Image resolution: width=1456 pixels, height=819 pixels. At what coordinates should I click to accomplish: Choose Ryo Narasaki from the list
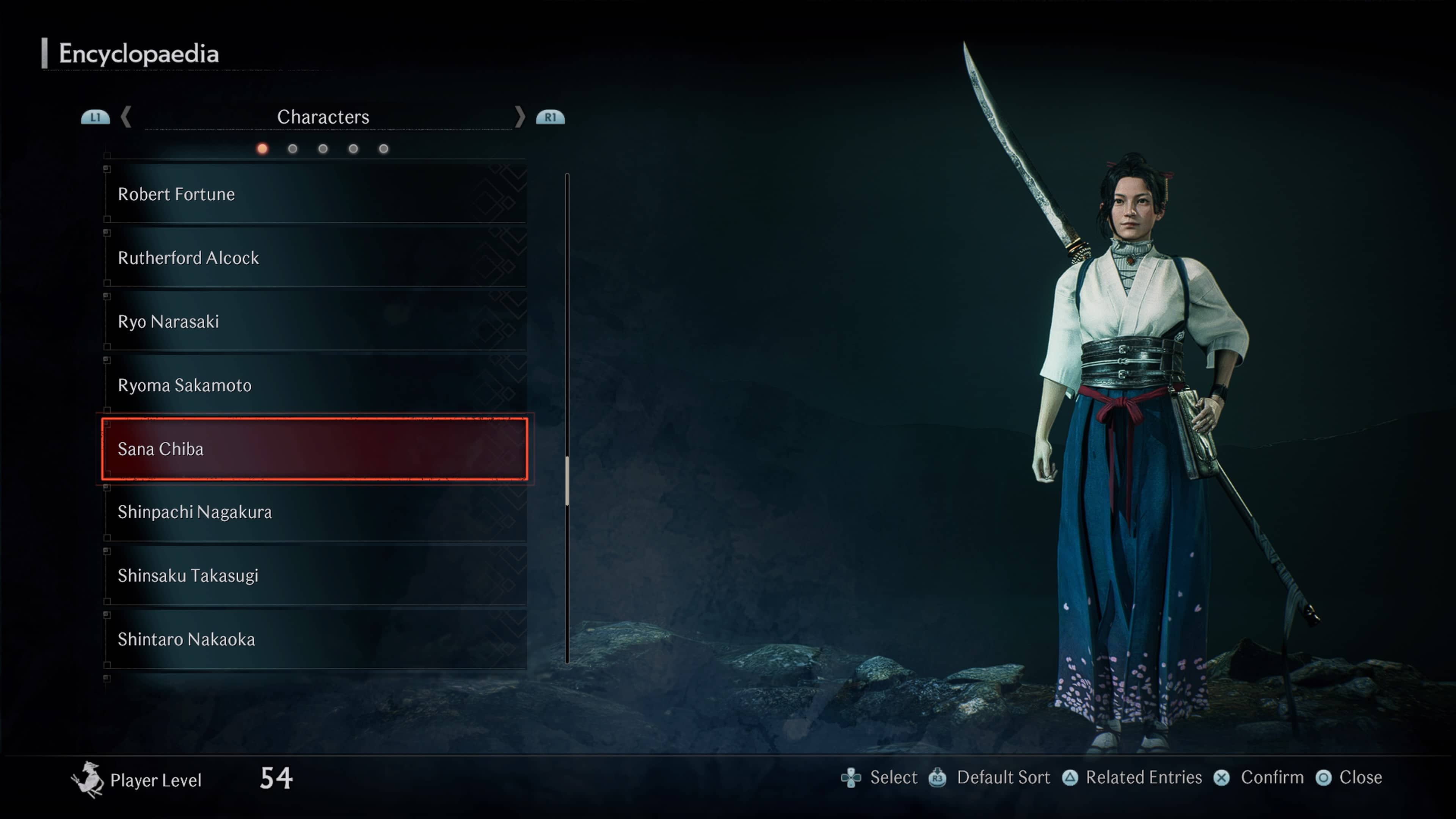315,321
